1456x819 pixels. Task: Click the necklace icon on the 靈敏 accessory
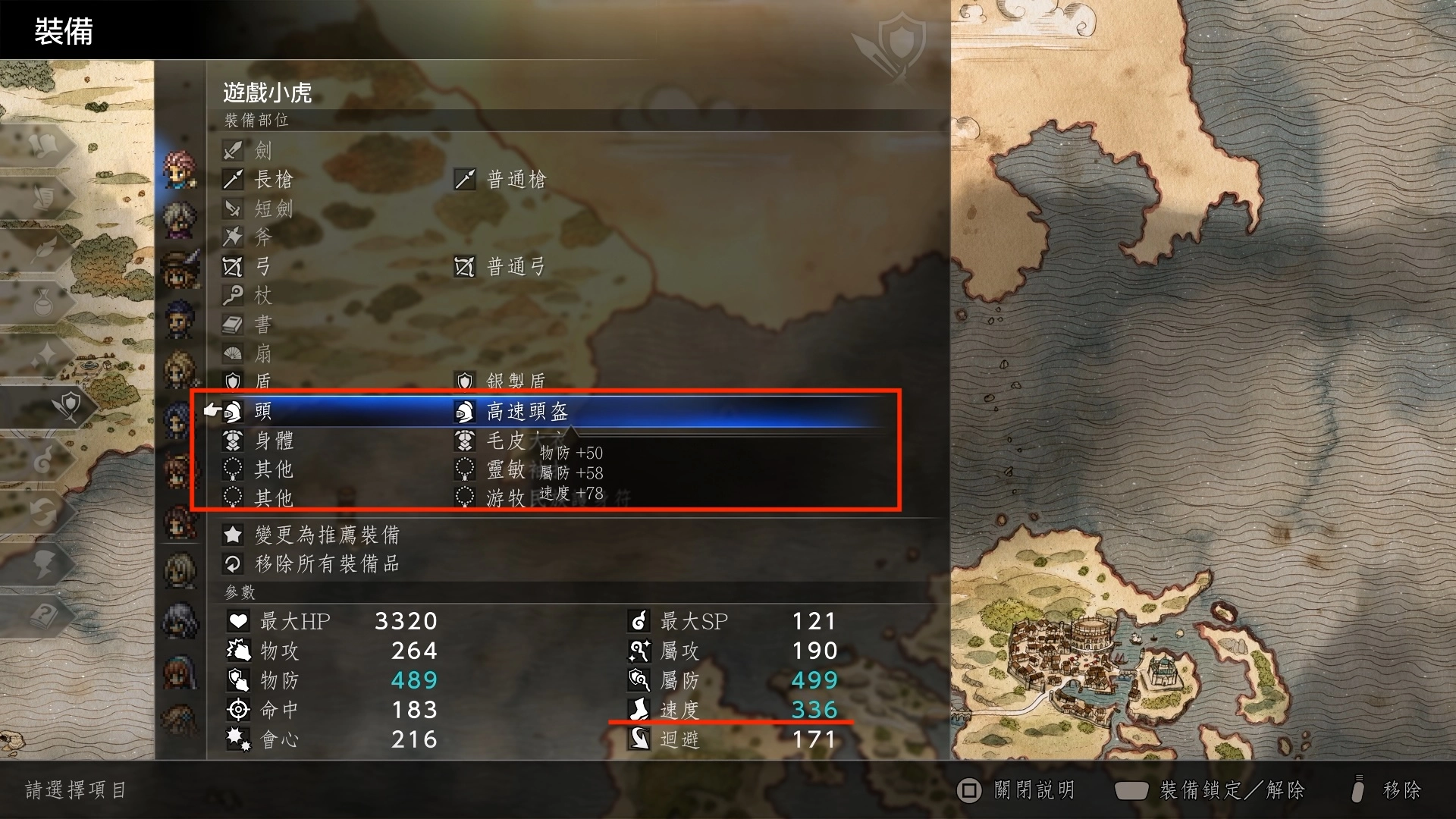point(464,469)
